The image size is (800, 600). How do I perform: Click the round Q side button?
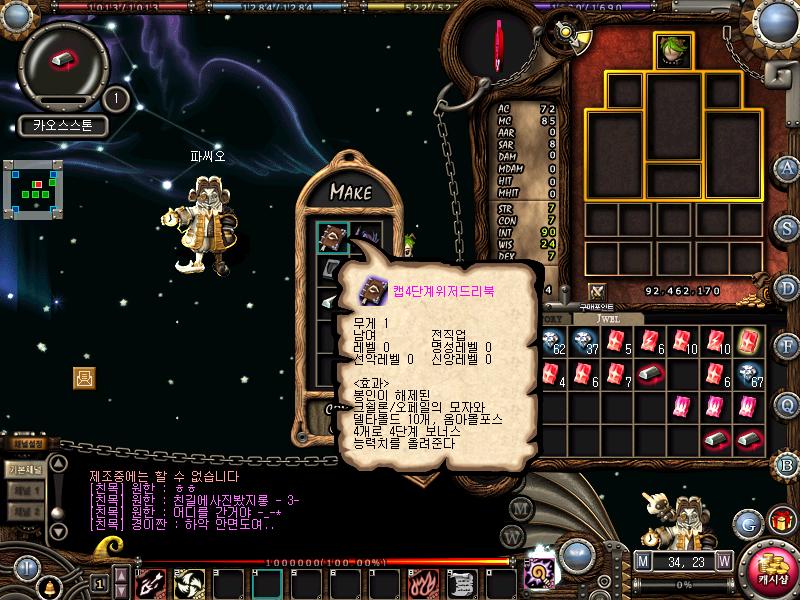tap(788, 405)
